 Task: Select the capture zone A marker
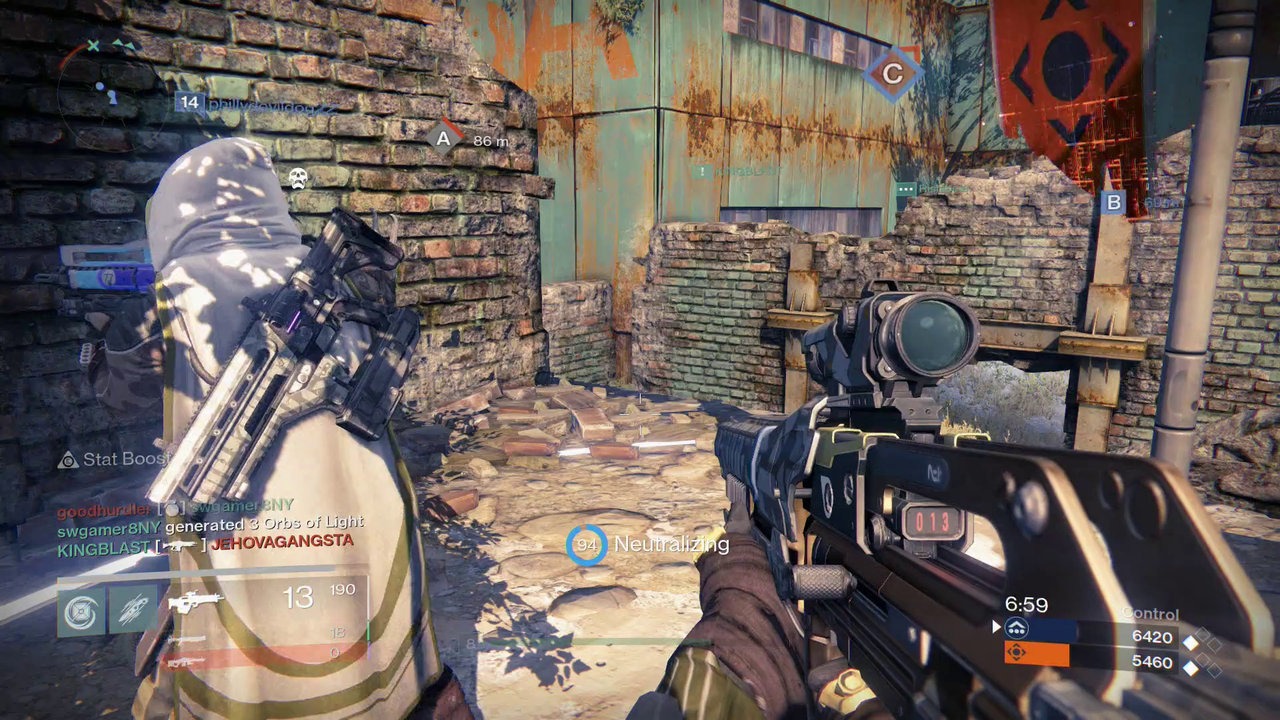pyautogui.click(x=443, y=139)
